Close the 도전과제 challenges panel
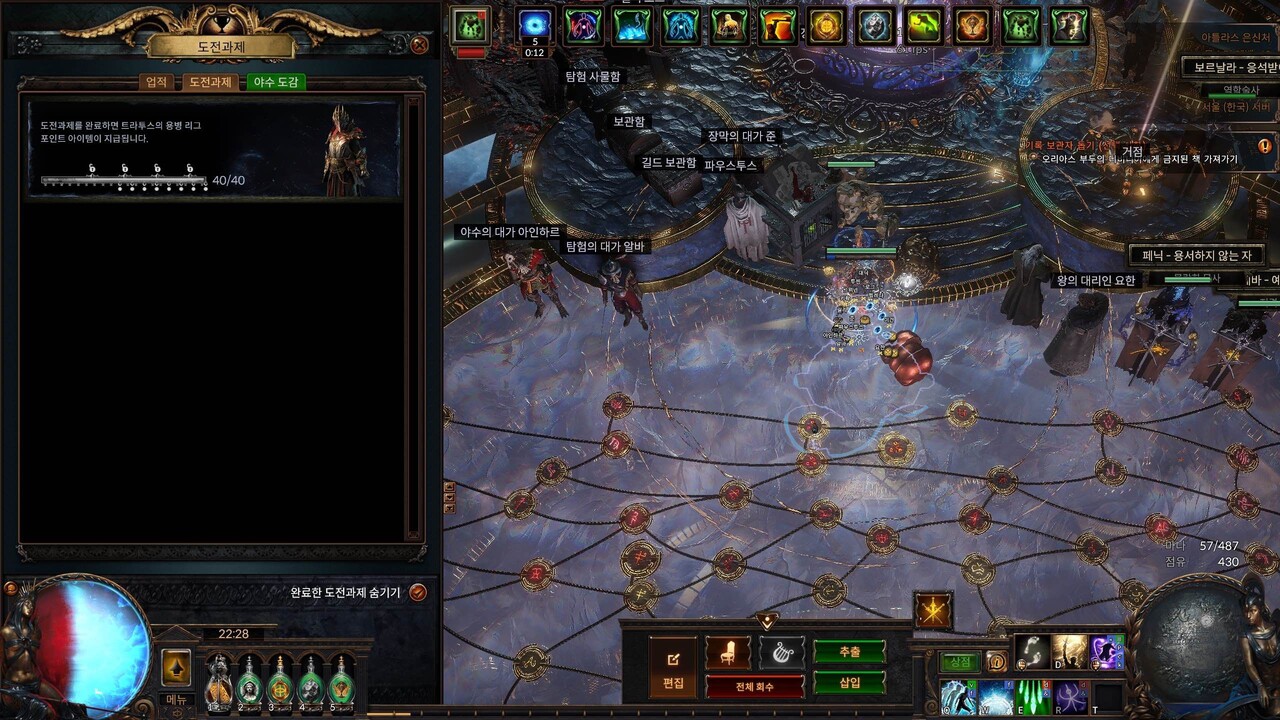 (419, 45)
